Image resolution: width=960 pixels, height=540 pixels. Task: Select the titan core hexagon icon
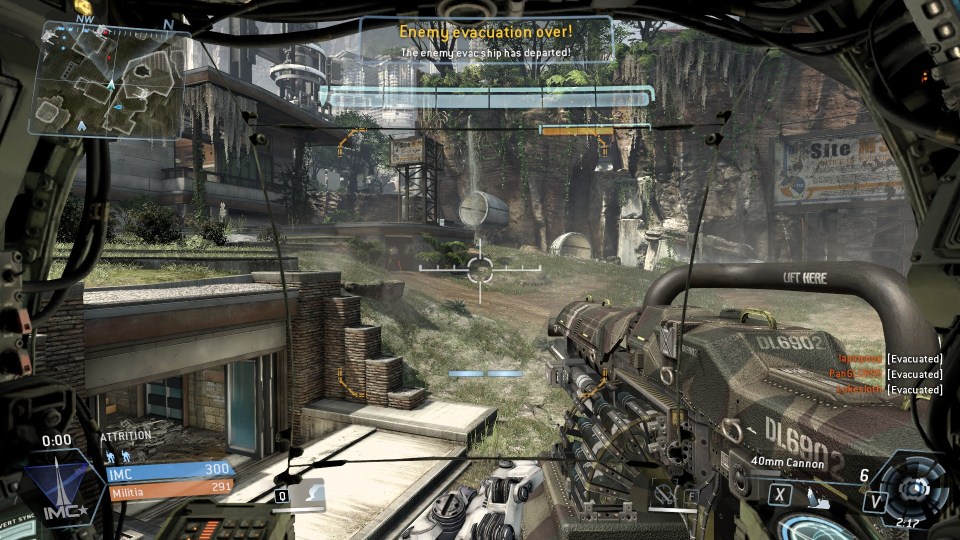click(912, 487)
